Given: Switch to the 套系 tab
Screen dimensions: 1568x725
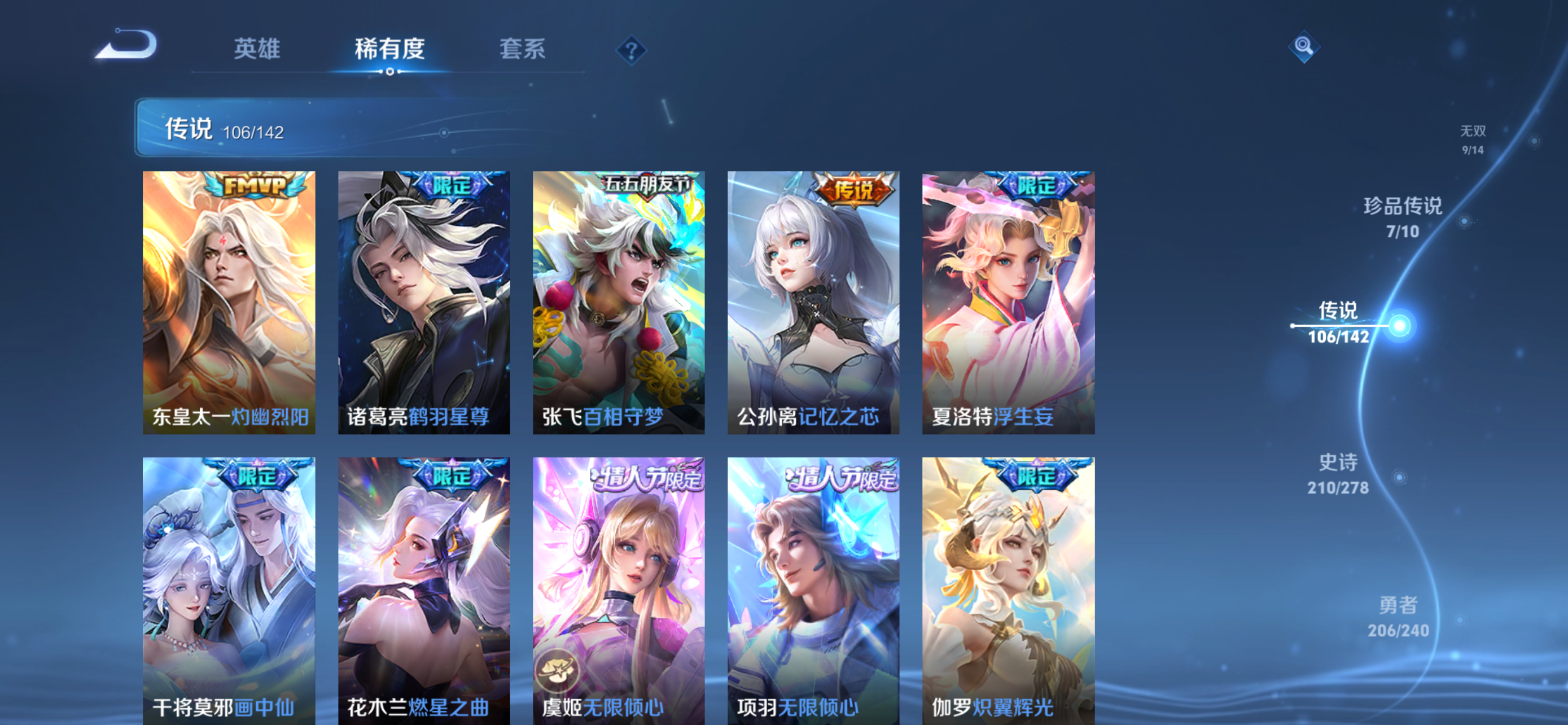Looking at the screenshot, I should tap(522, 50).
